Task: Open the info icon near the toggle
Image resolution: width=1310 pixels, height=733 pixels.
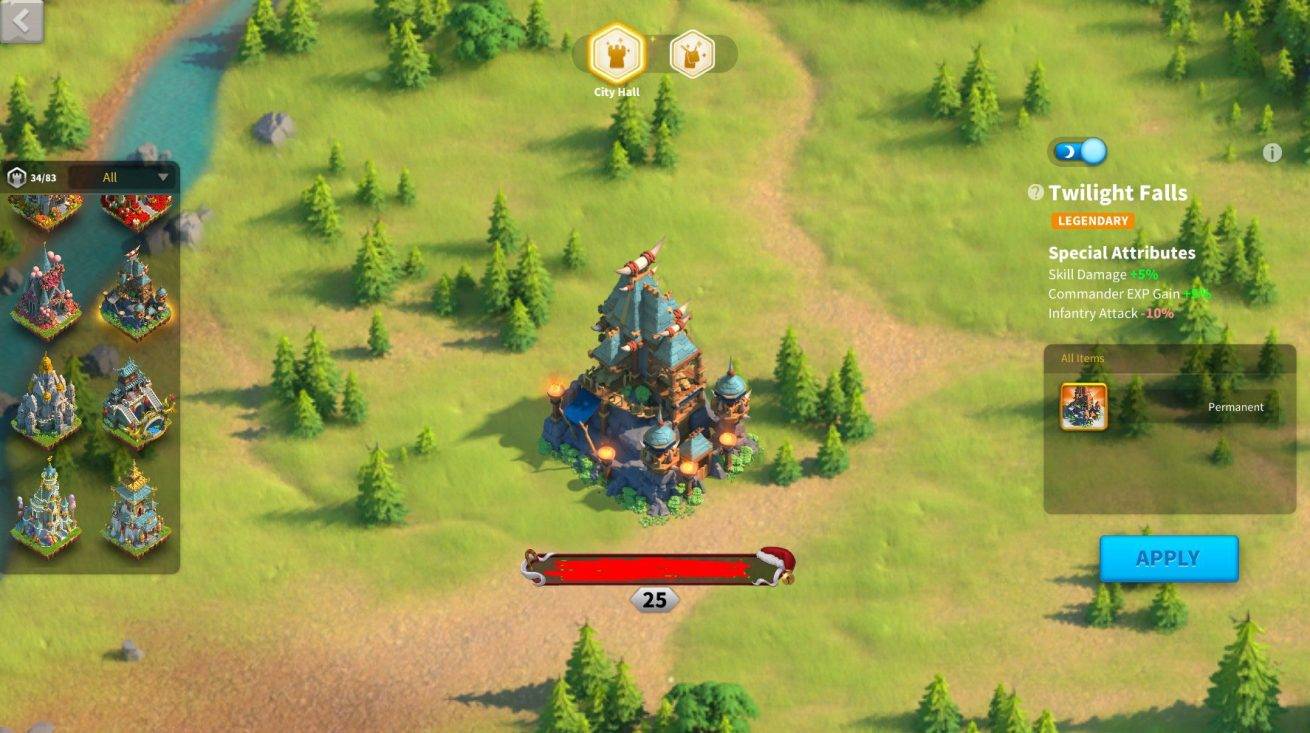Action: pyautogui.click(x=1272, y=153)
